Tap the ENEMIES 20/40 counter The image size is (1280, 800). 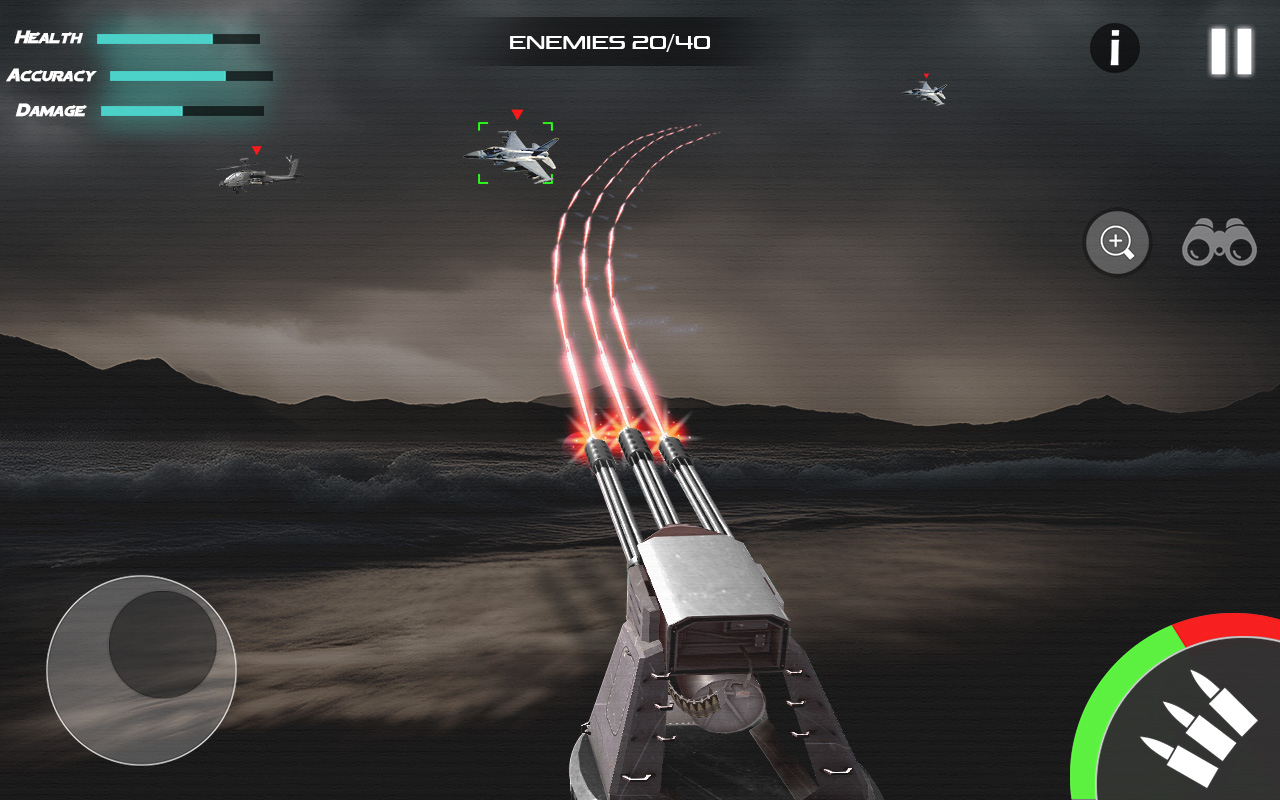(608, 42)
